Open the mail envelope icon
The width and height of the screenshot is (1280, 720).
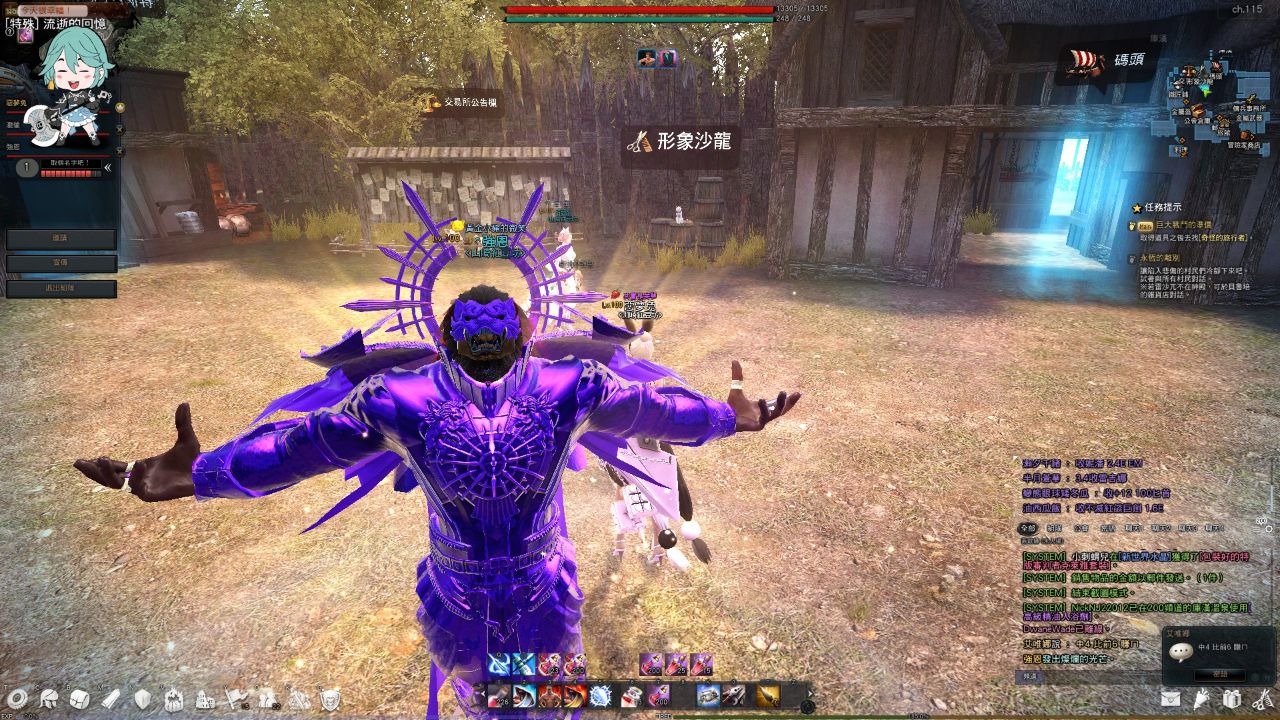click(x=1170, y=698)
